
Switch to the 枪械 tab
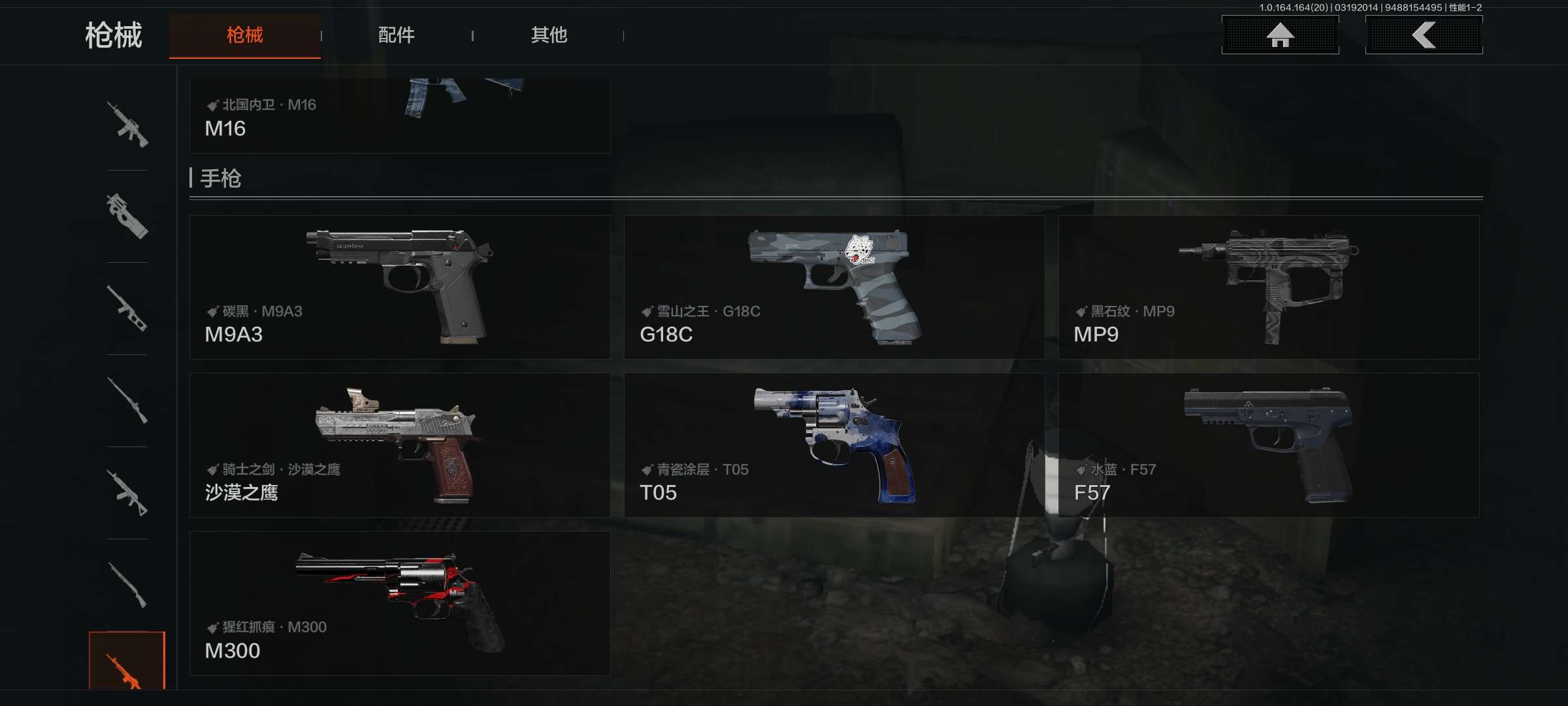[x=244, y=35]
